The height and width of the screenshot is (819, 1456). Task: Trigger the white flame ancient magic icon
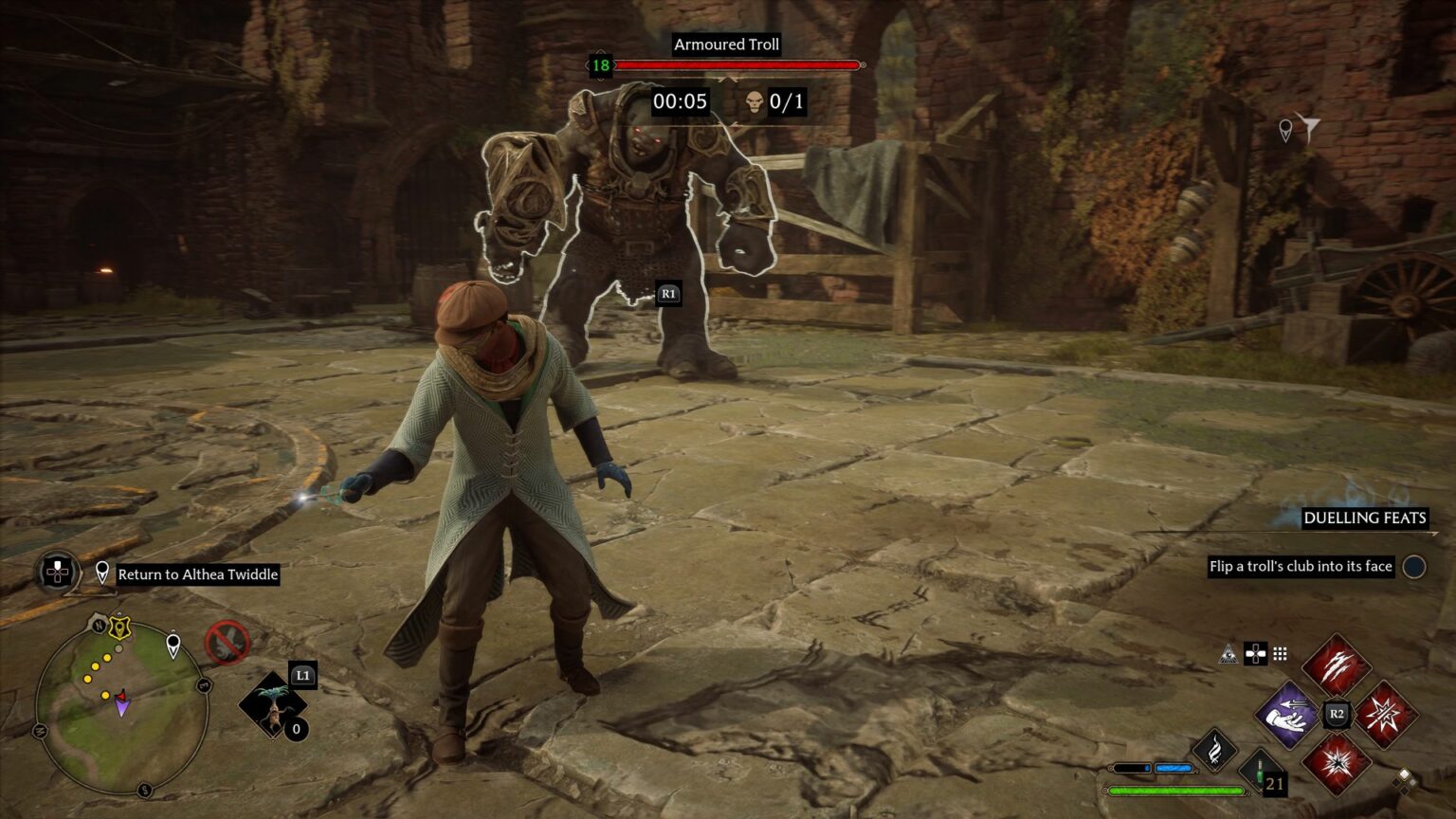click(1213, 750)
